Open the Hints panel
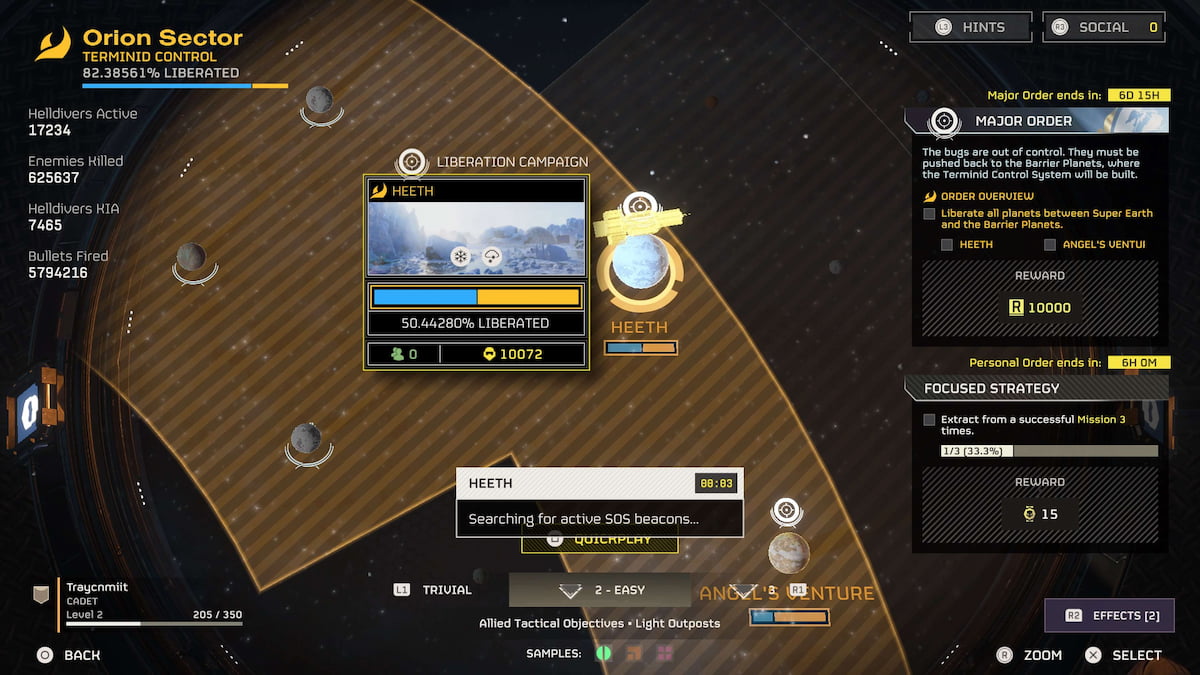1200x675 pixels. [x=969, y=27]
